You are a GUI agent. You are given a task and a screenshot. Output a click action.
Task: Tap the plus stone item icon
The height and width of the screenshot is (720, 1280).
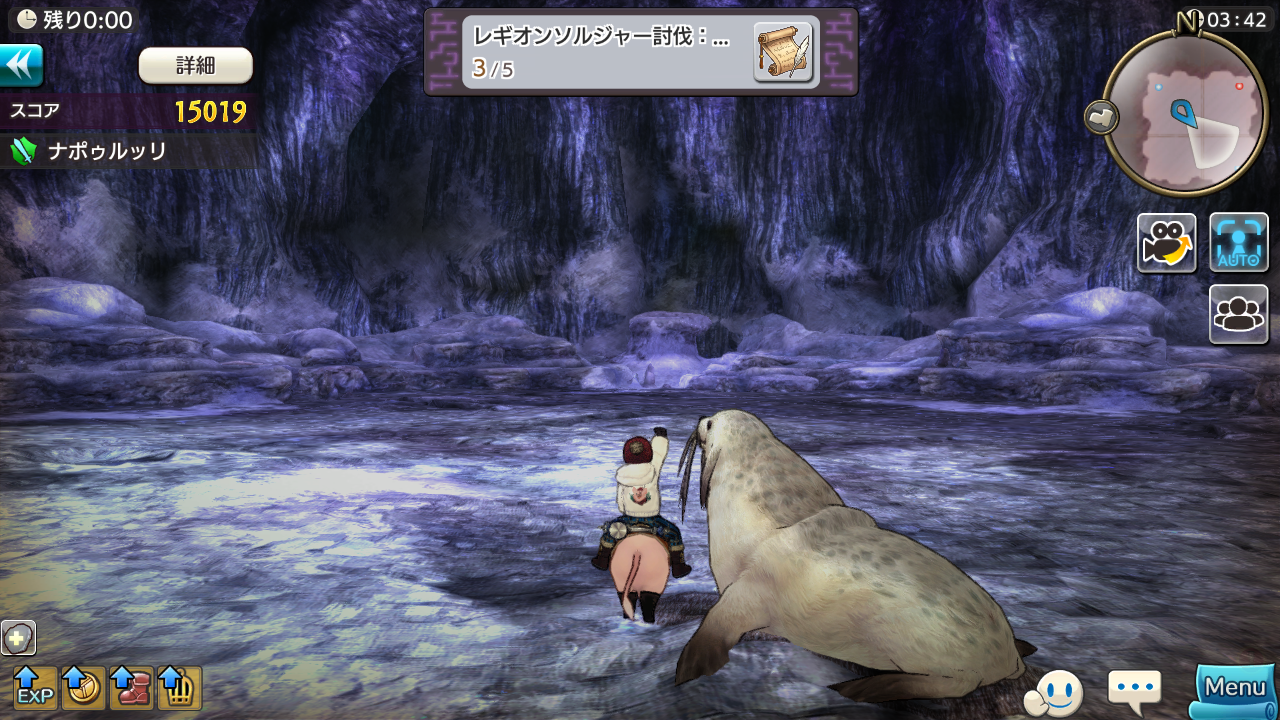[18, 637]
